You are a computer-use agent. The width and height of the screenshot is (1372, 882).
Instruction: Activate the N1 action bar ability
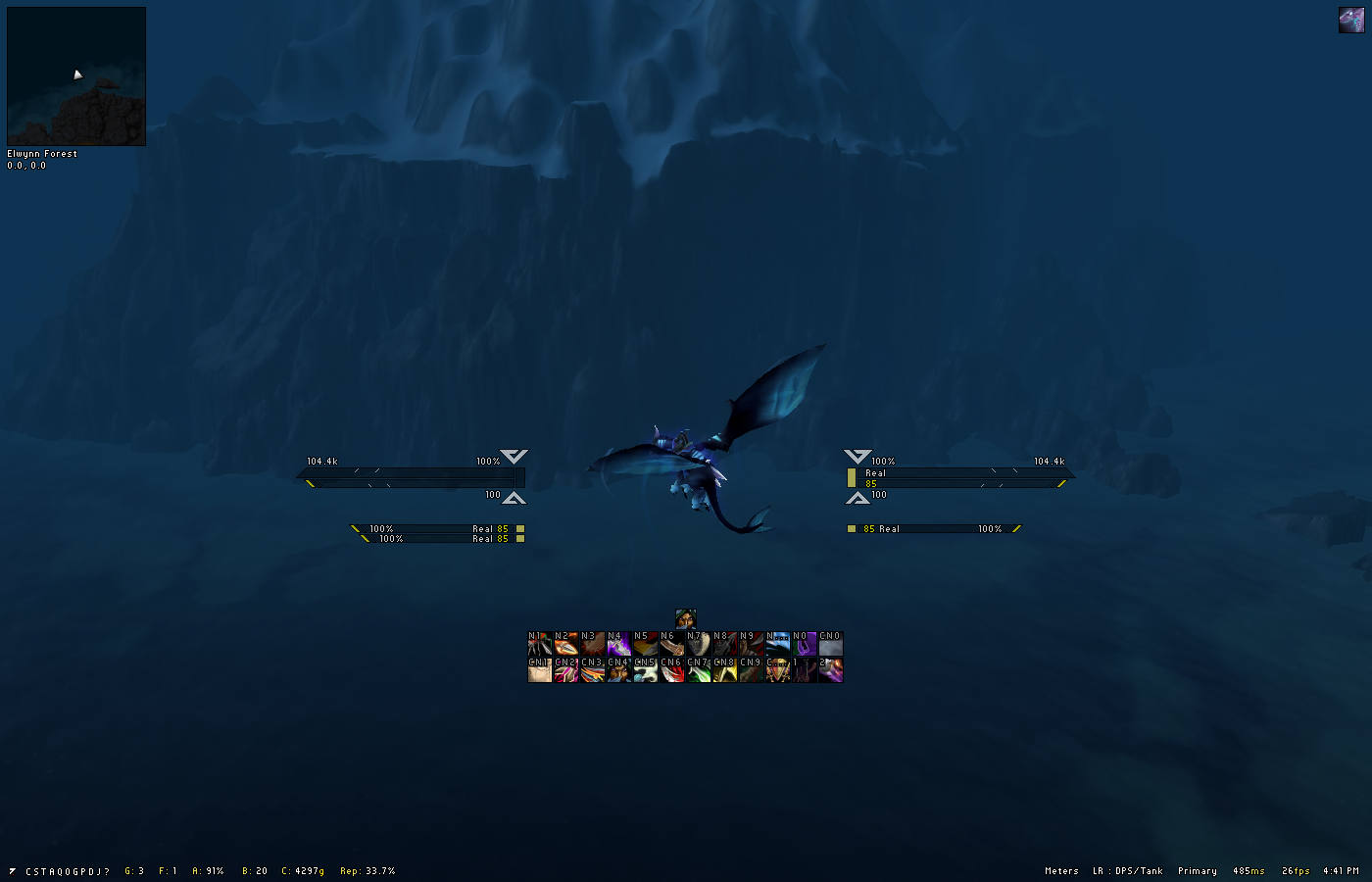pyautogui.click(x=540, y=644)
